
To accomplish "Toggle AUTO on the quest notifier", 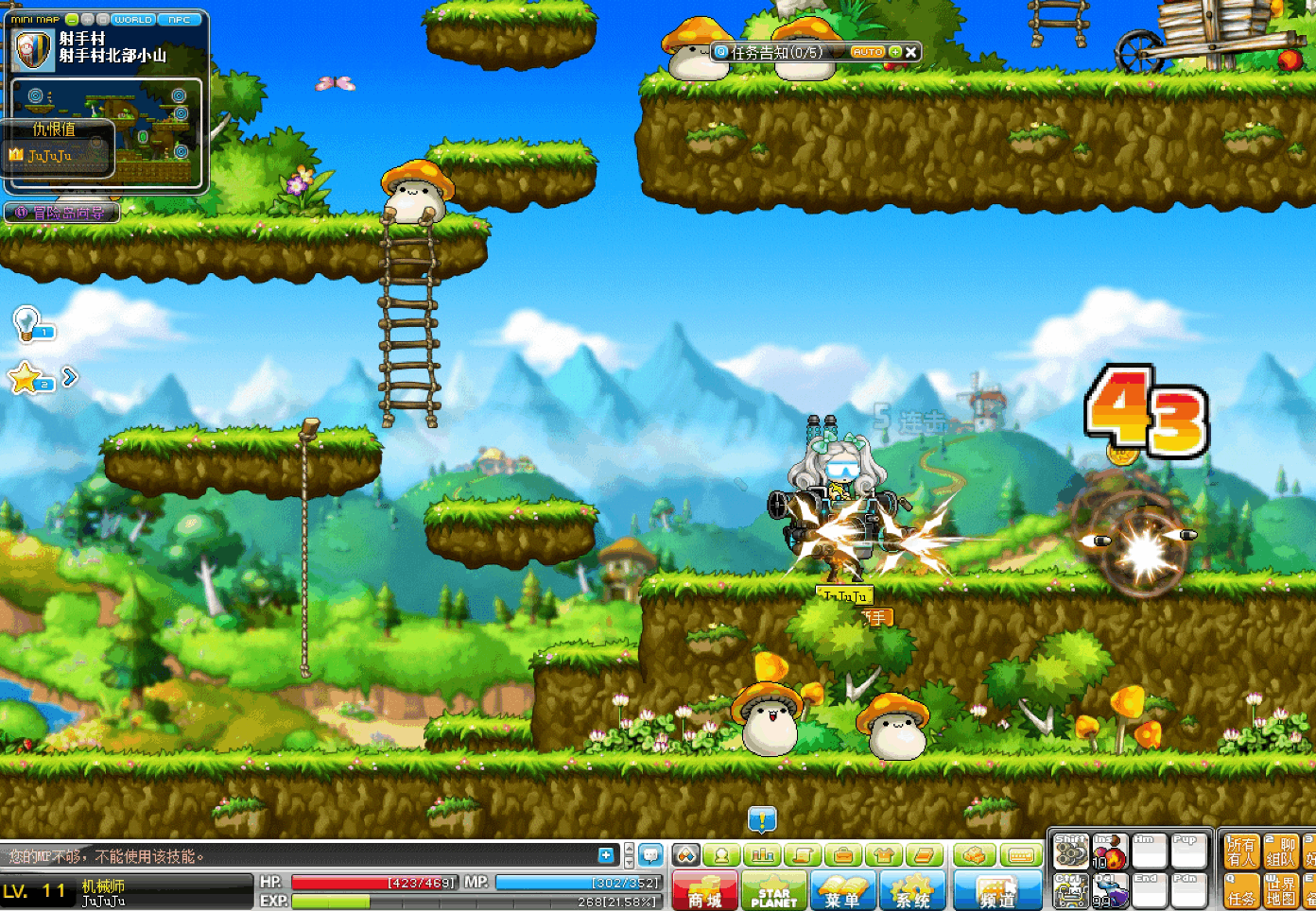I will (x=867, y=53).
